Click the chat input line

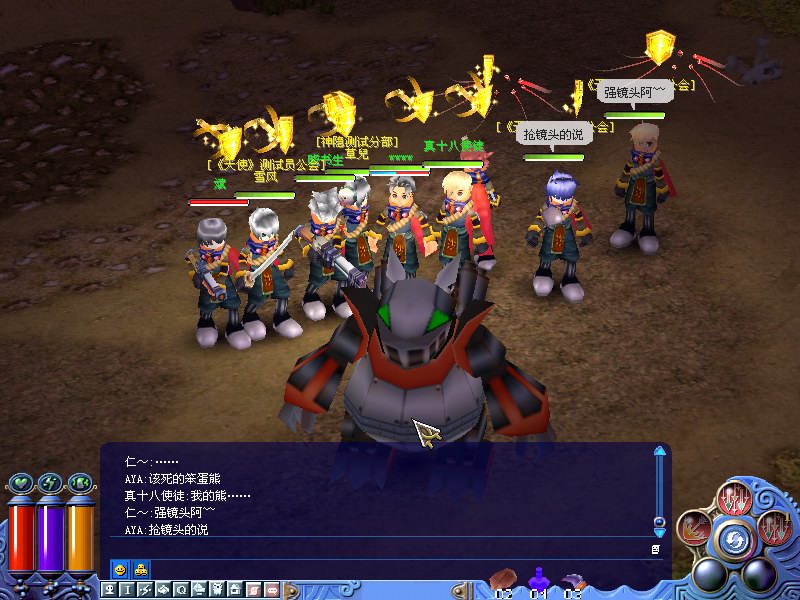click(x=380, y=549)
